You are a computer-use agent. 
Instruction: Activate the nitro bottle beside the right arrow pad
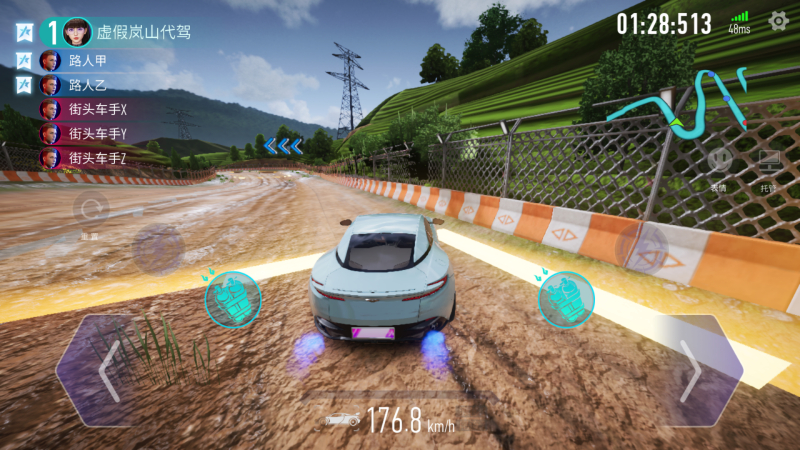[566, 299]
